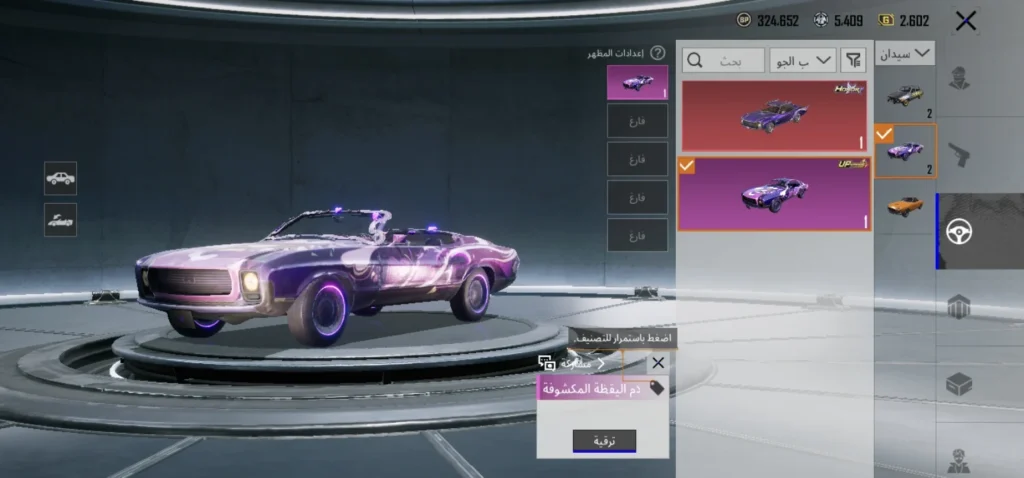Image resolution: width=1024 pixels, height=478 pixels.
Task: Select the checked purple sedan thumbnail
Action: click(905, 151)
